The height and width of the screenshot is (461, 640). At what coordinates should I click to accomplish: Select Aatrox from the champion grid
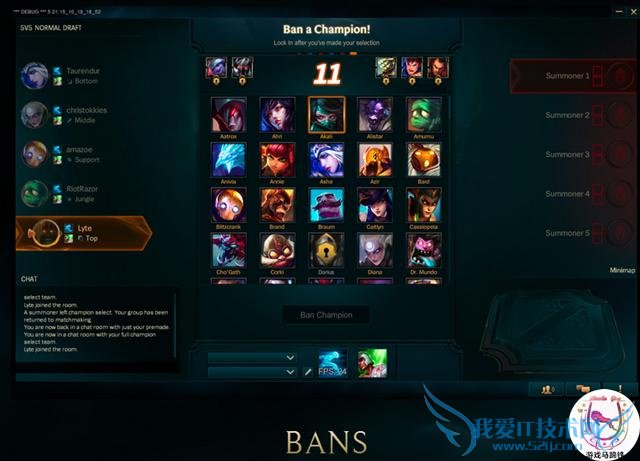(228, 115)
